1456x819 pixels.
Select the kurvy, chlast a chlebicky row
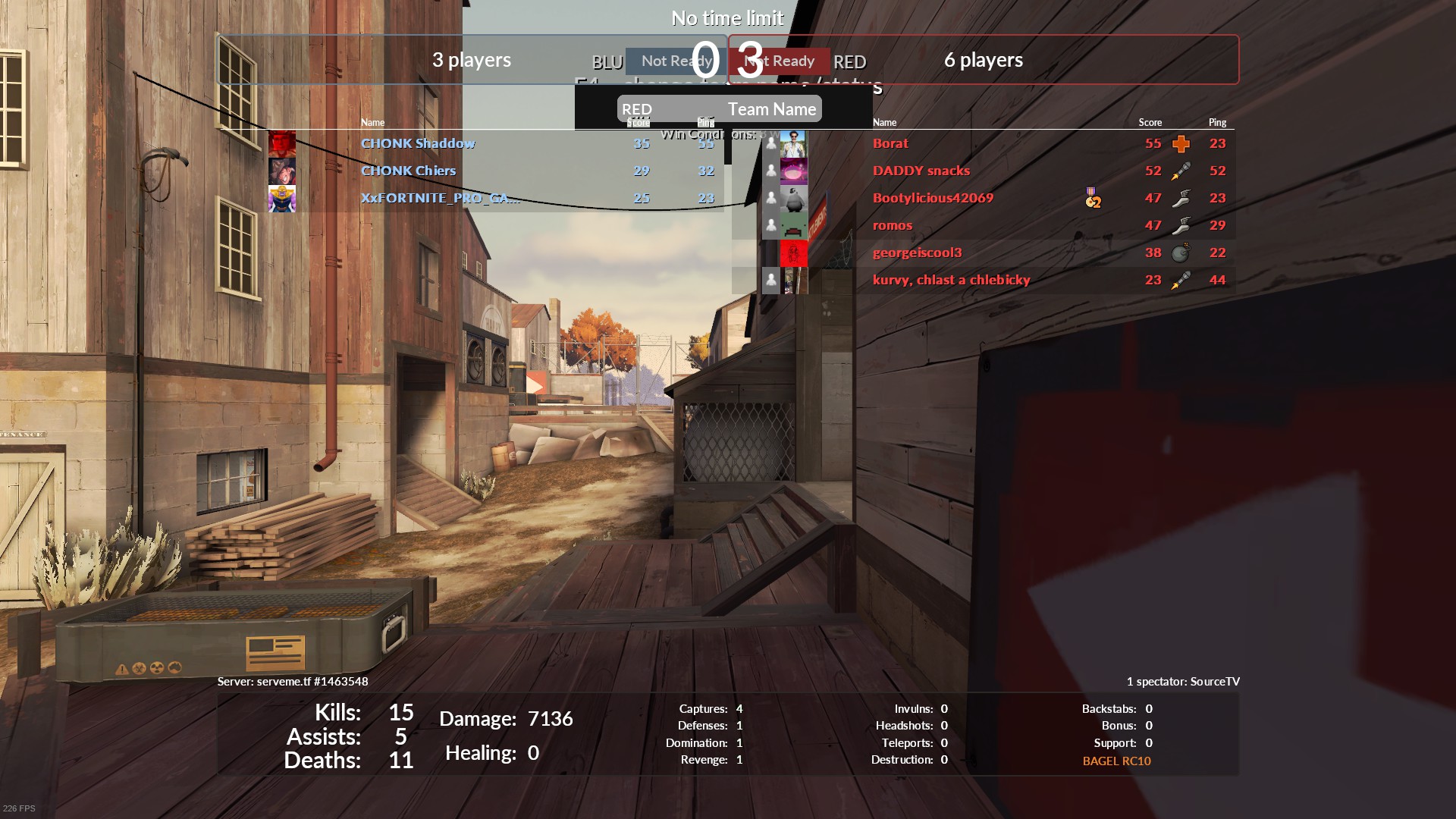[951, 280]
